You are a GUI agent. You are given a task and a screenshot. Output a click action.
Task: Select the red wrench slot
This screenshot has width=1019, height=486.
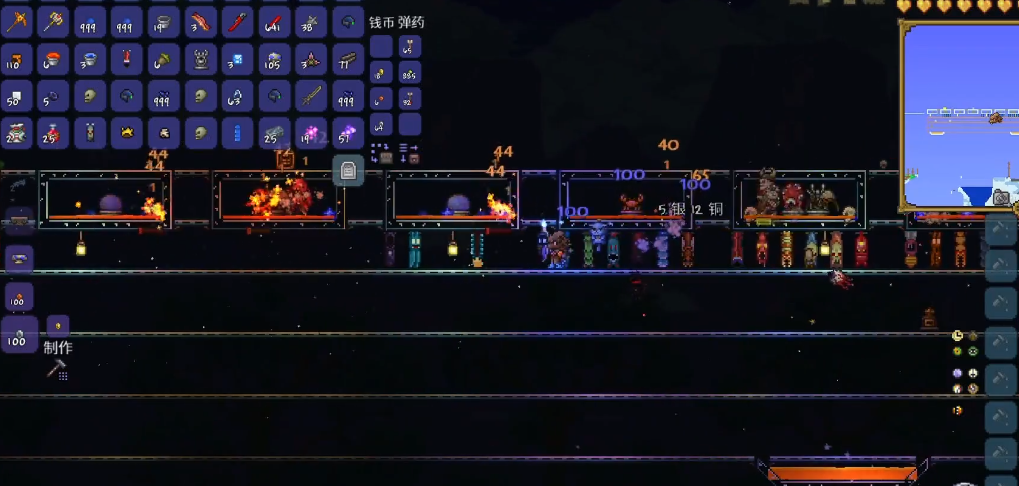(237, 20)
